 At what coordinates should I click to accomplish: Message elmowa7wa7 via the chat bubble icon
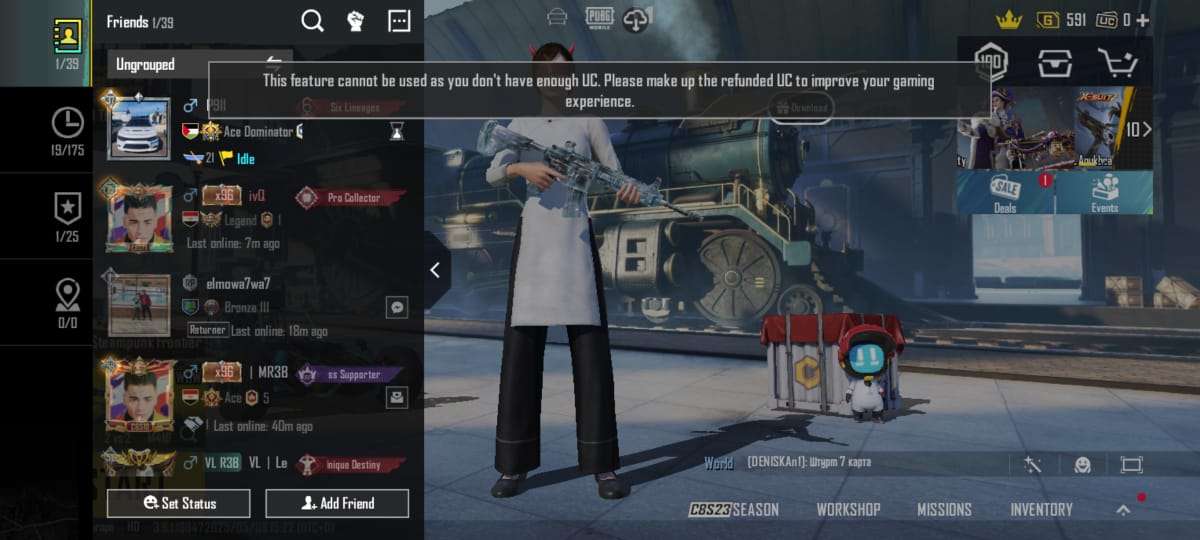click(x=397, y=307)
